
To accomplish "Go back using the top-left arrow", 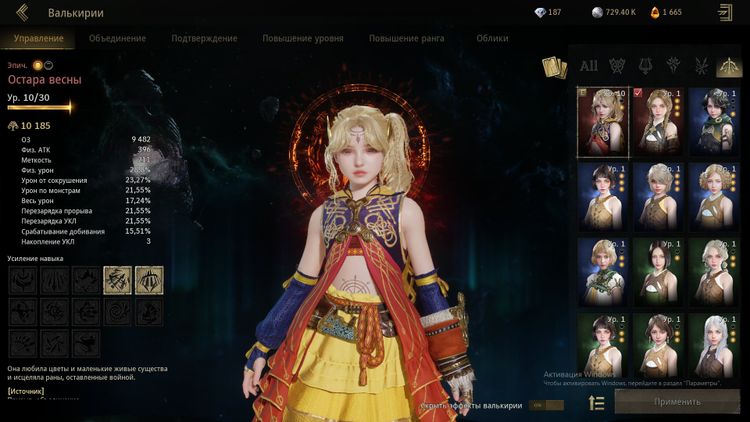I will pyautogui.click(x=22, y=13).
